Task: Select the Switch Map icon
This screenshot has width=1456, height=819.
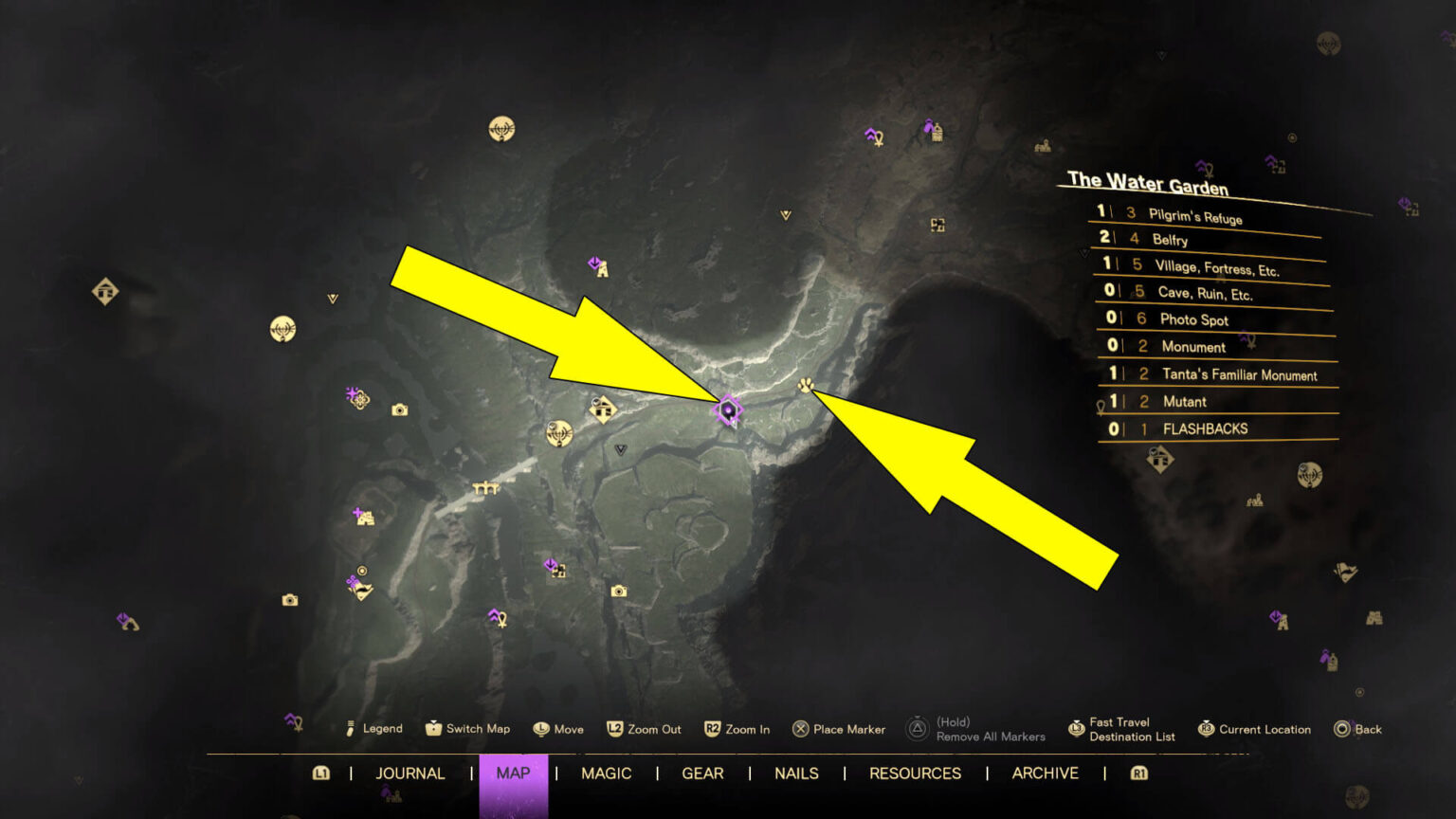Action: click(x=434, y=729)
